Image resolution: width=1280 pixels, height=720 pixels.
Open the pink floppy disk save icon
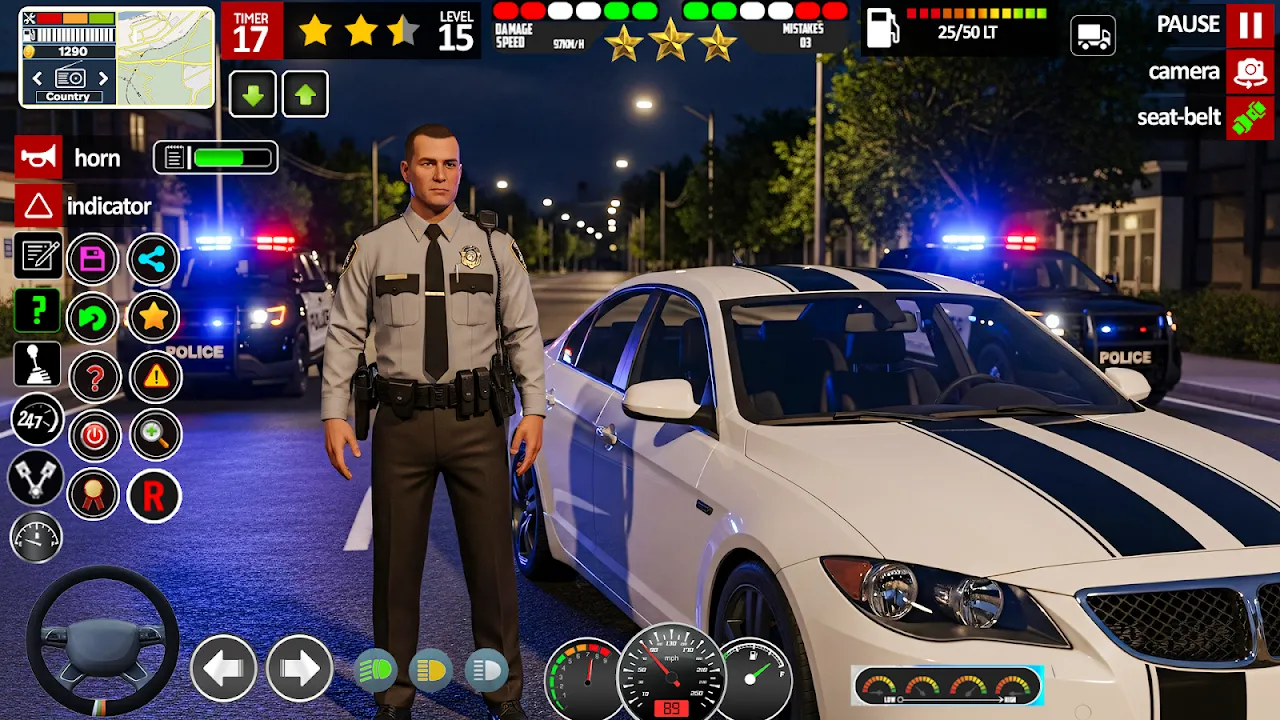click(93, 260)
